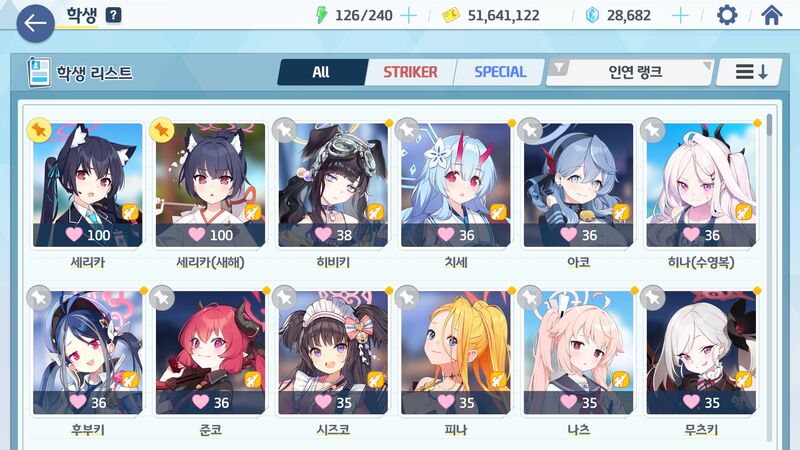Viewport: 800px width, 450px height.
Task: Choose the 무츠키 student card
Action: [x=701, y=352]
